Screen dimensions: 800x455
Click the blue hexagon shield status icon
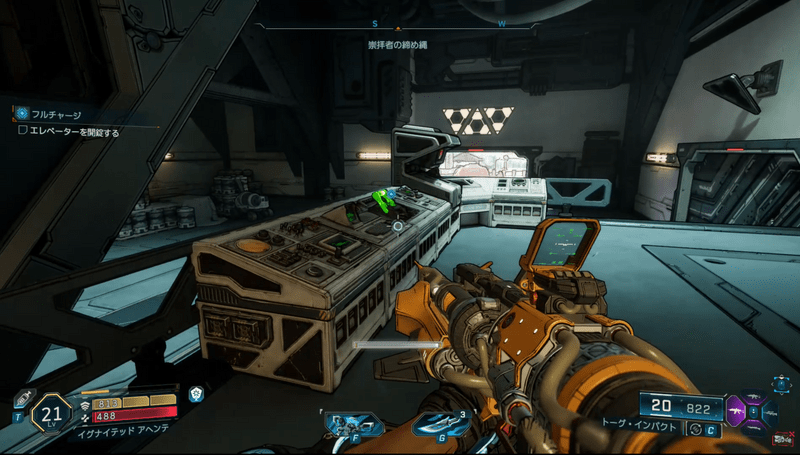point(197,394)
